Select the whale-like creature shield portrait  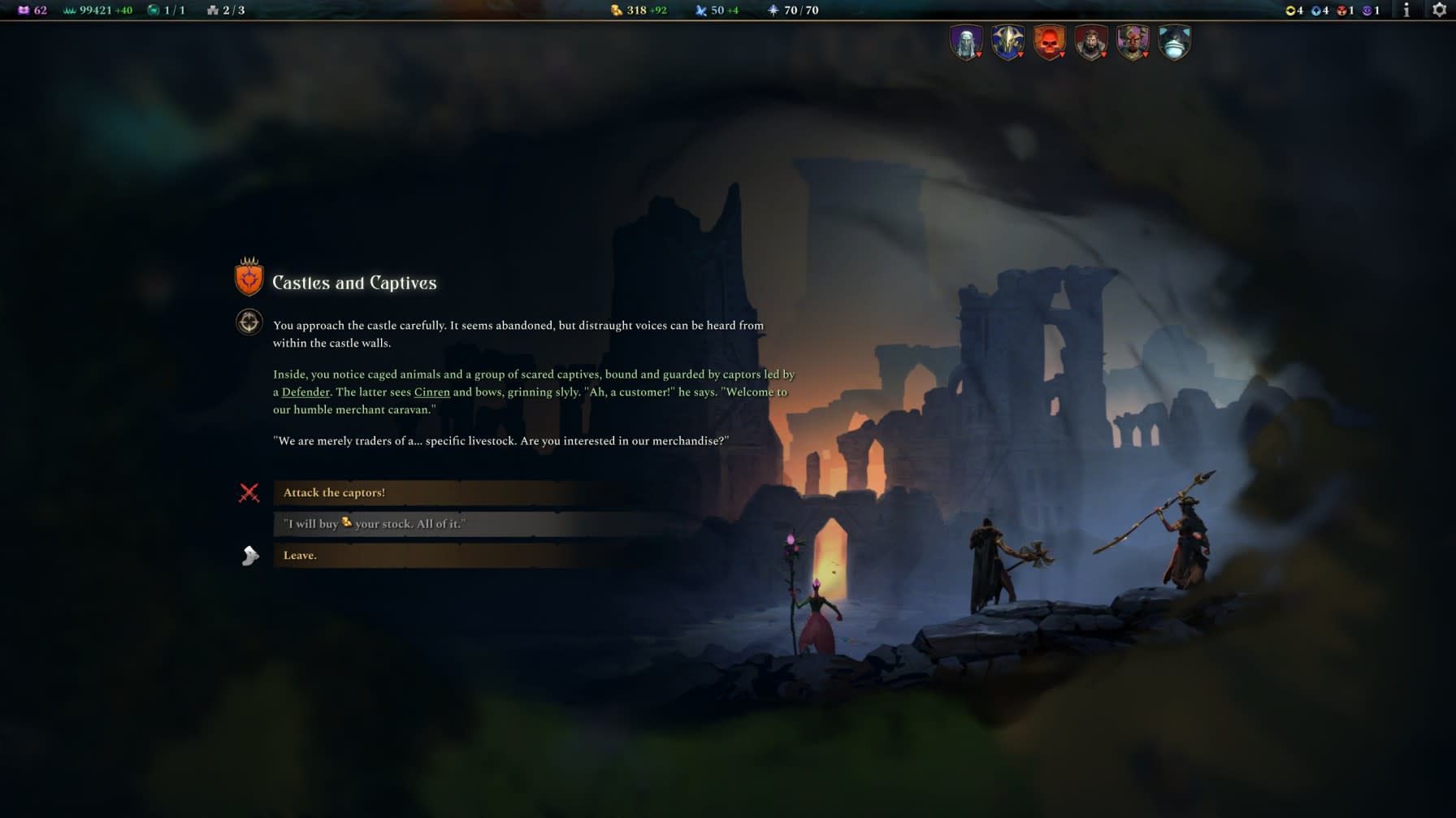pyautogui.click(x=1174, y=42)
